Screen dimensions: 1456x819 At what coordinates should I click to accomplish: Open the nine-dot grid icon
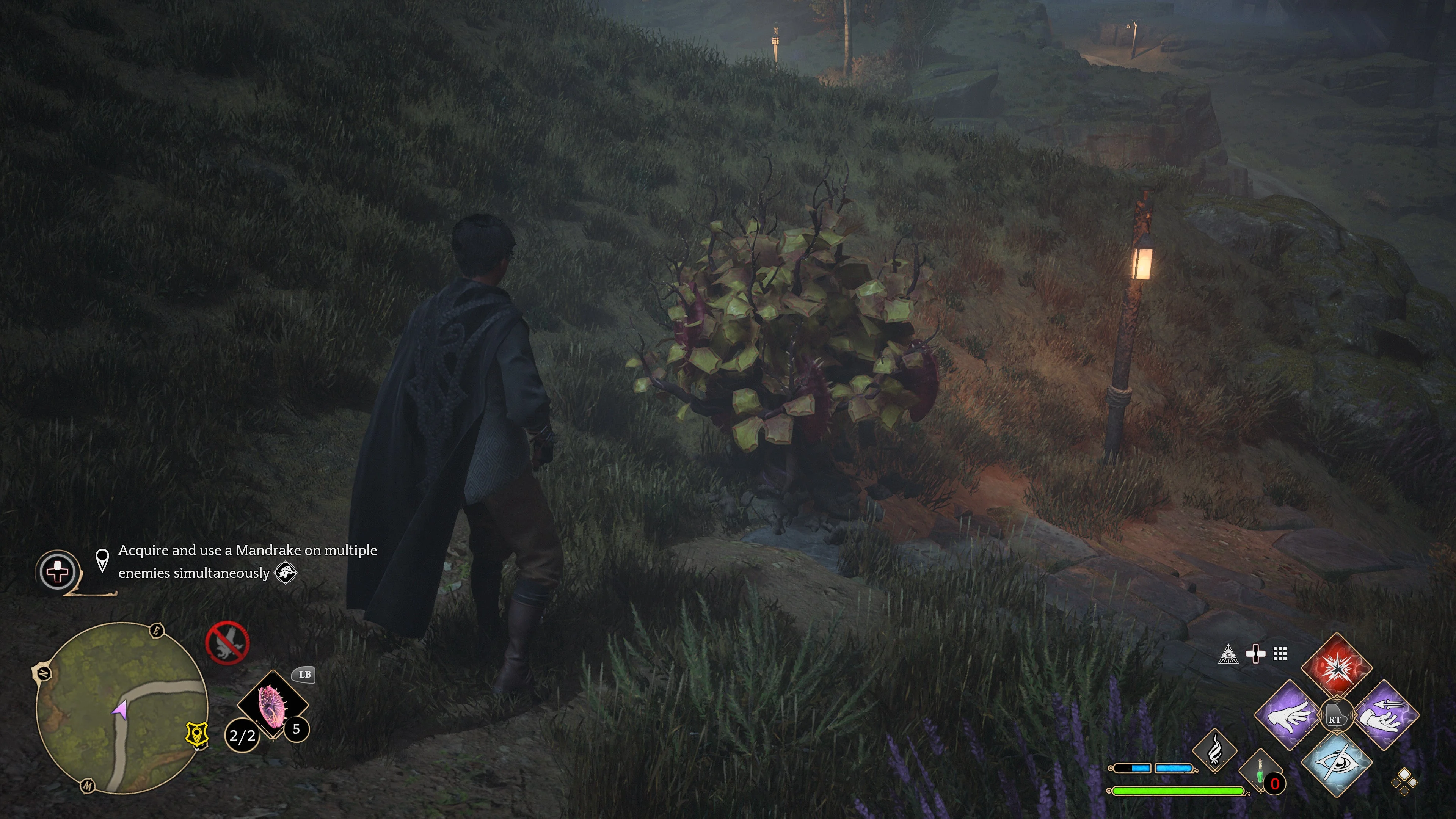click(1280, 654)
